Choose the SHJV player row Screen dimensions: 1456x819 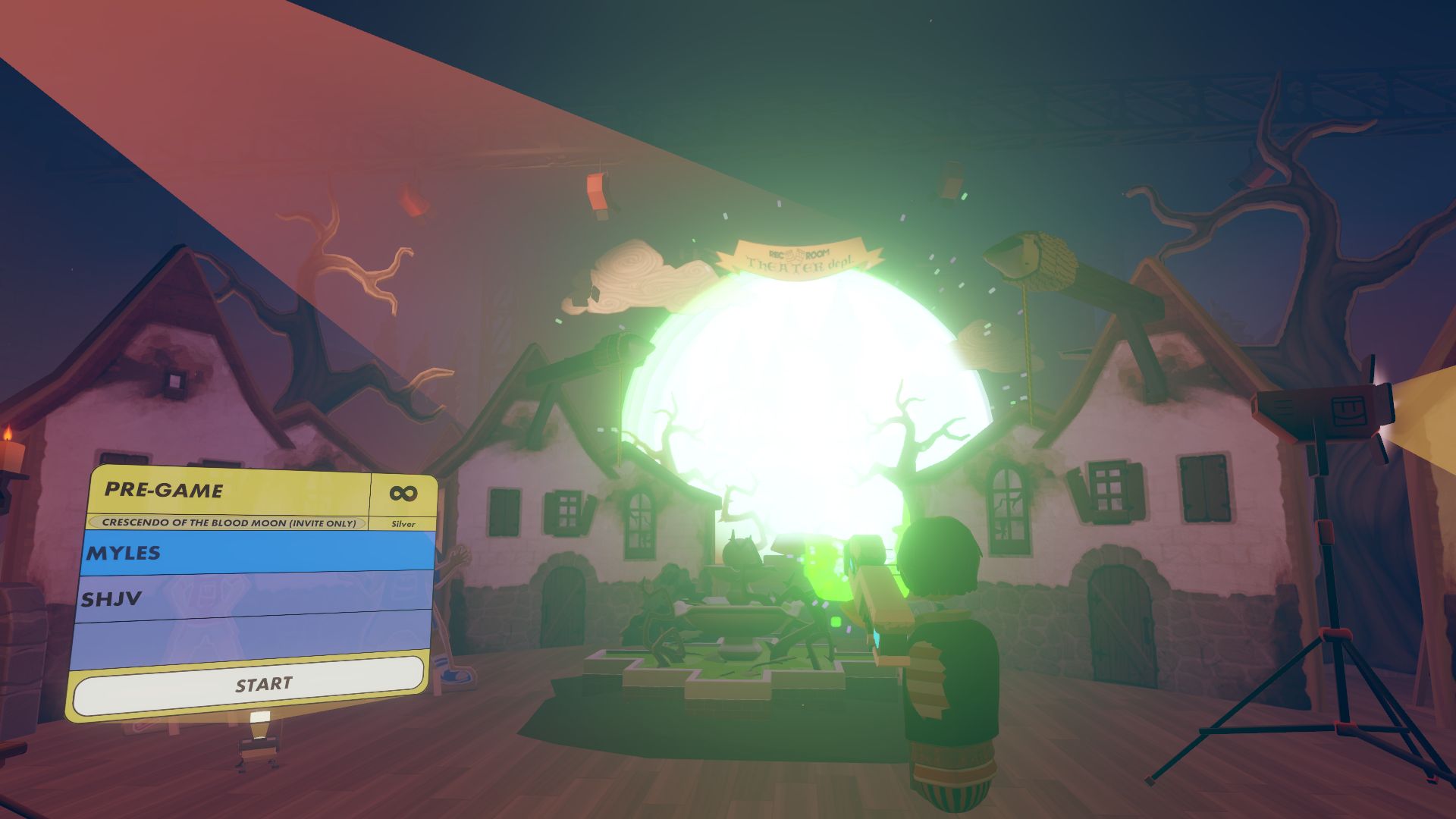[254, 598]
